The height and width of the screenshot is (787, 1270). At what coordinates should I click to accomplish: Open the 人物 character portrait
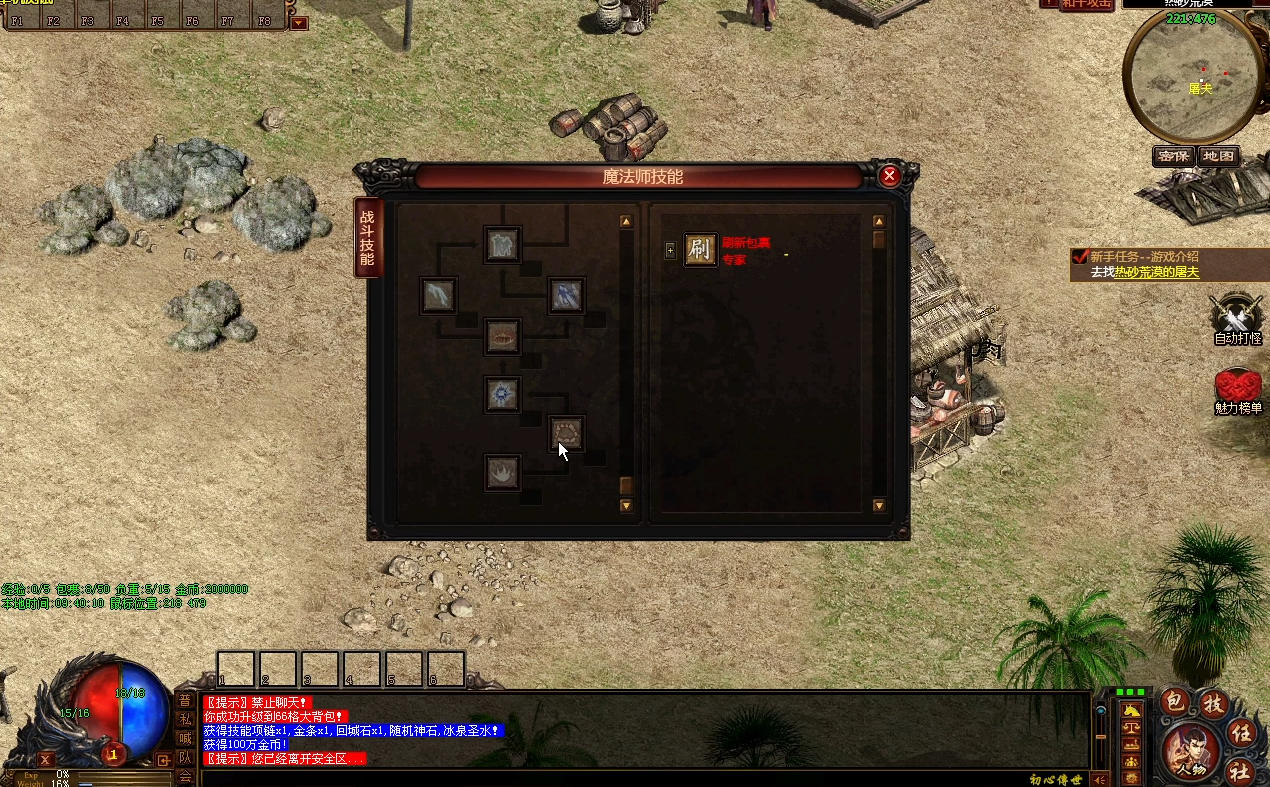click(x=1192, y=750)
